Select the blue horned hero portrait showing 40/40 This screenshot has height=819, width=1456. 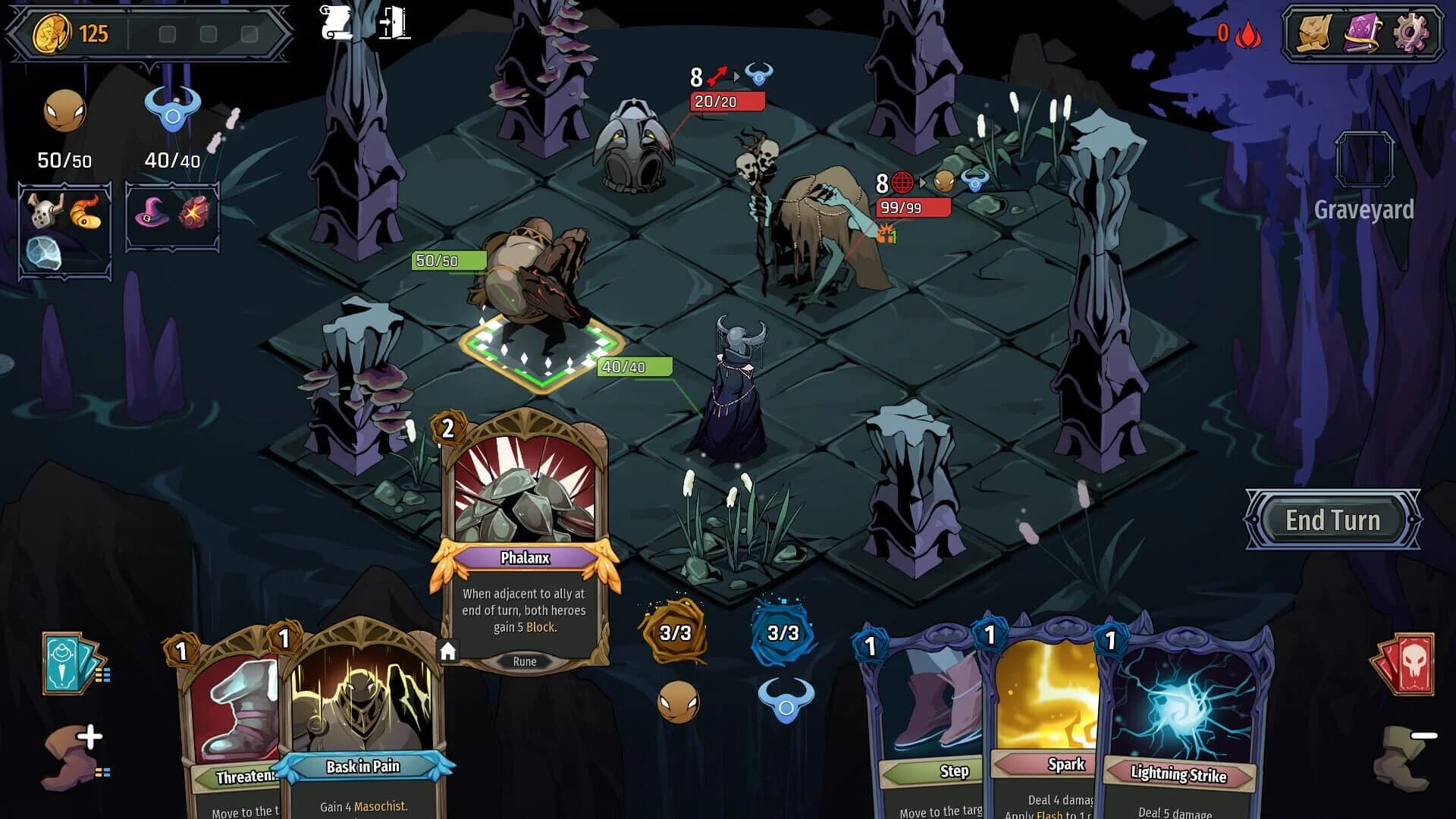(173, 114)
